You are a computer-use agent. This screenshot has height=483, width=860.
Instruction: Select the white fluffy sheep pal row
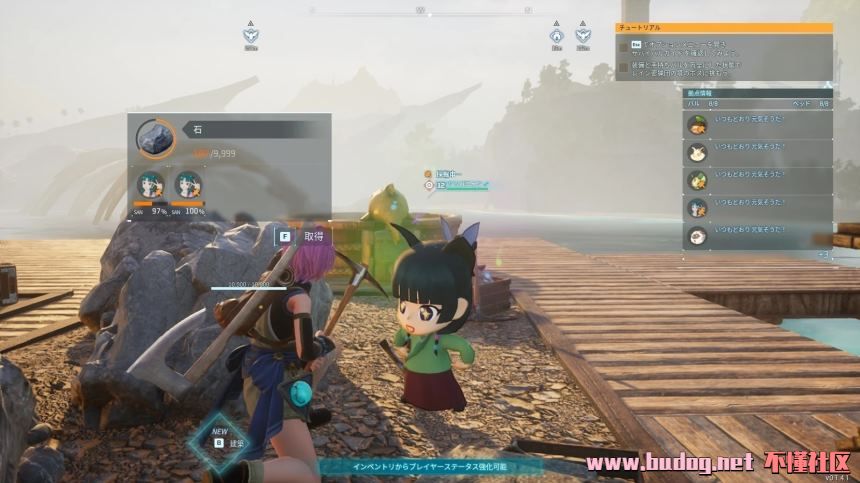[757, 236]
